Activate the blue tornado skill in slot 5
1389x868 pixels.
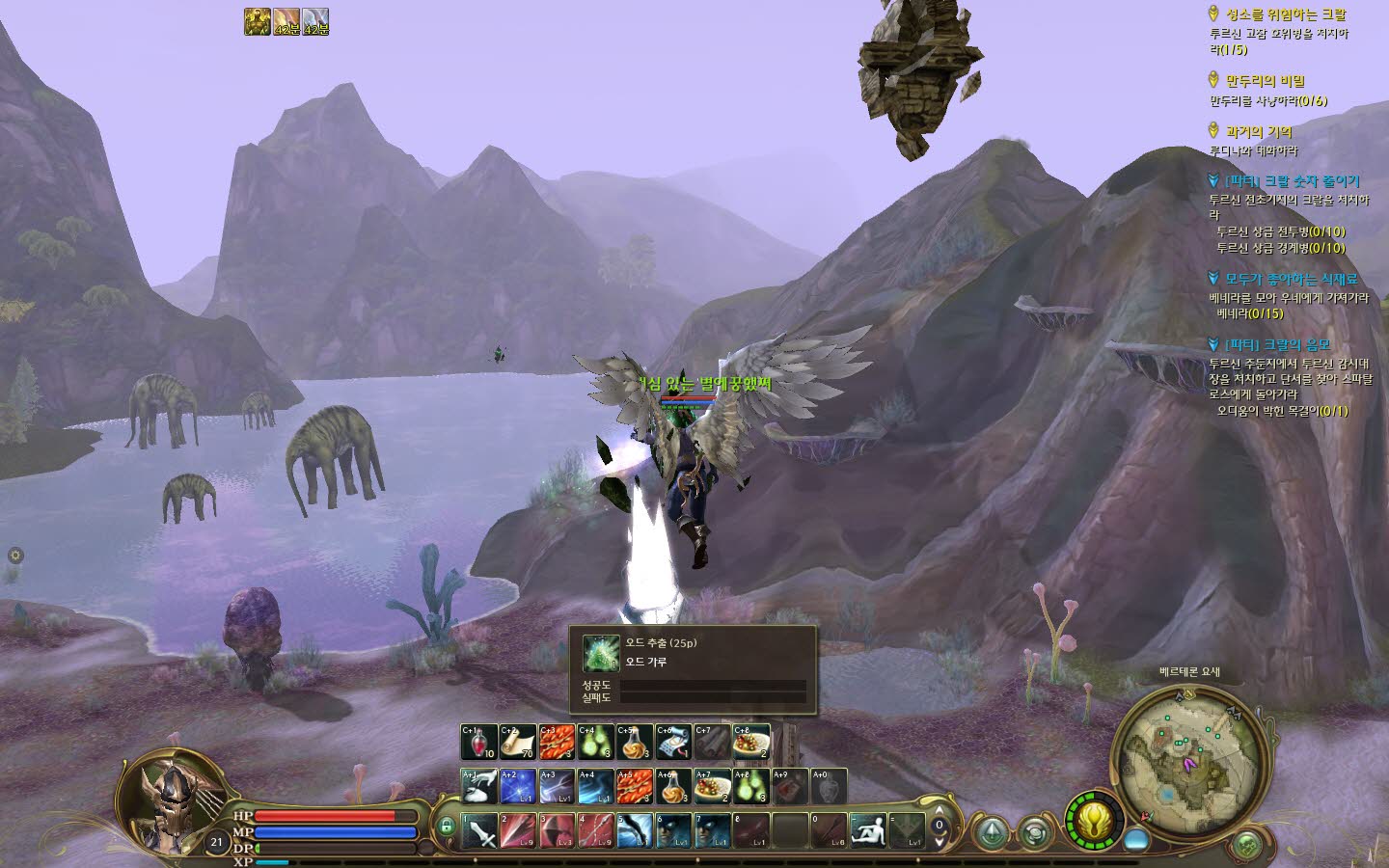(x=635, y=830)
